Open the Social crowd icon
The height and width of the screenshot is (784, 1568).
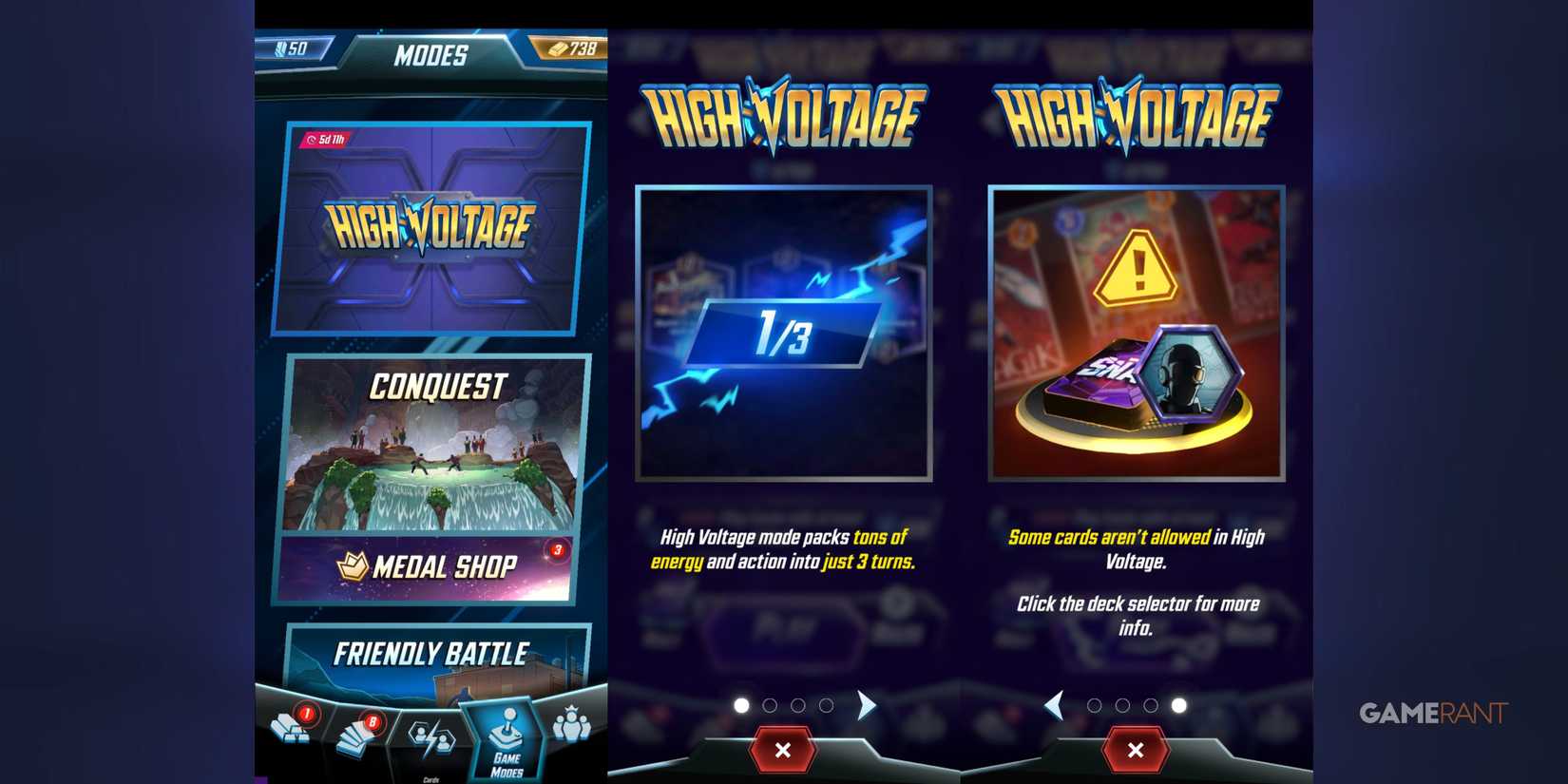573,727
